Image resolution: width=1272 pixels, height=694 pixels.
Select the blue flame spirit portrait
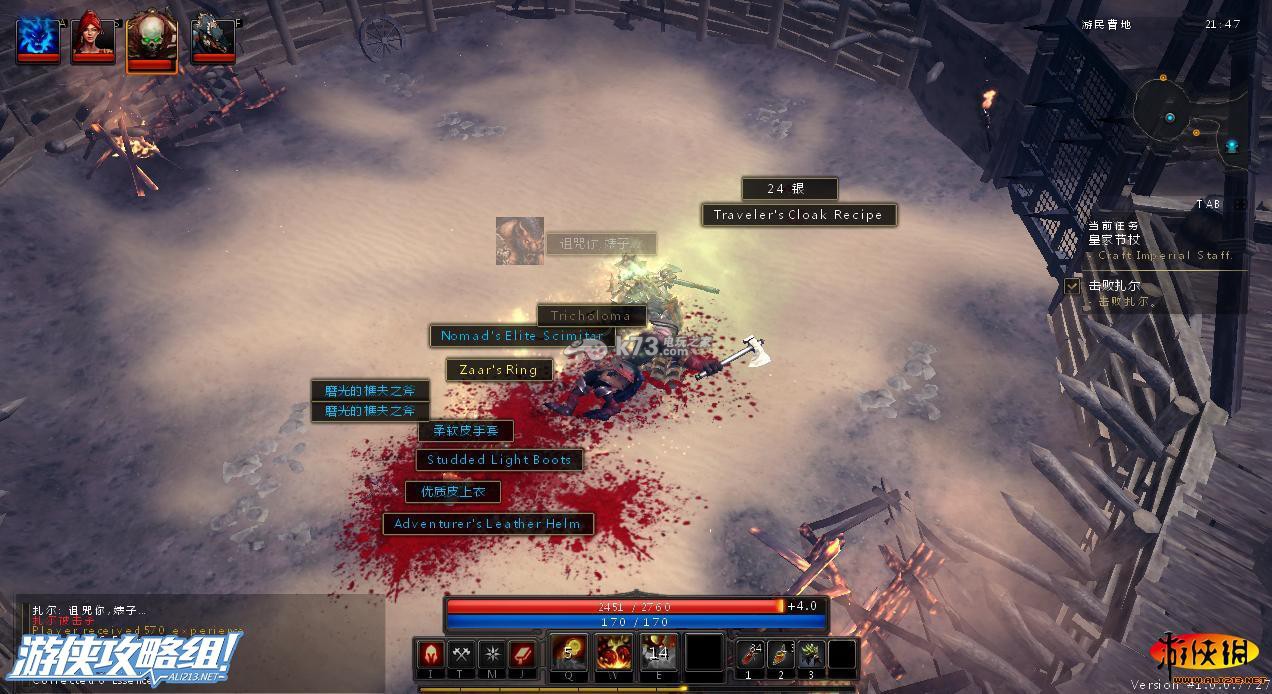pos(37,37)
